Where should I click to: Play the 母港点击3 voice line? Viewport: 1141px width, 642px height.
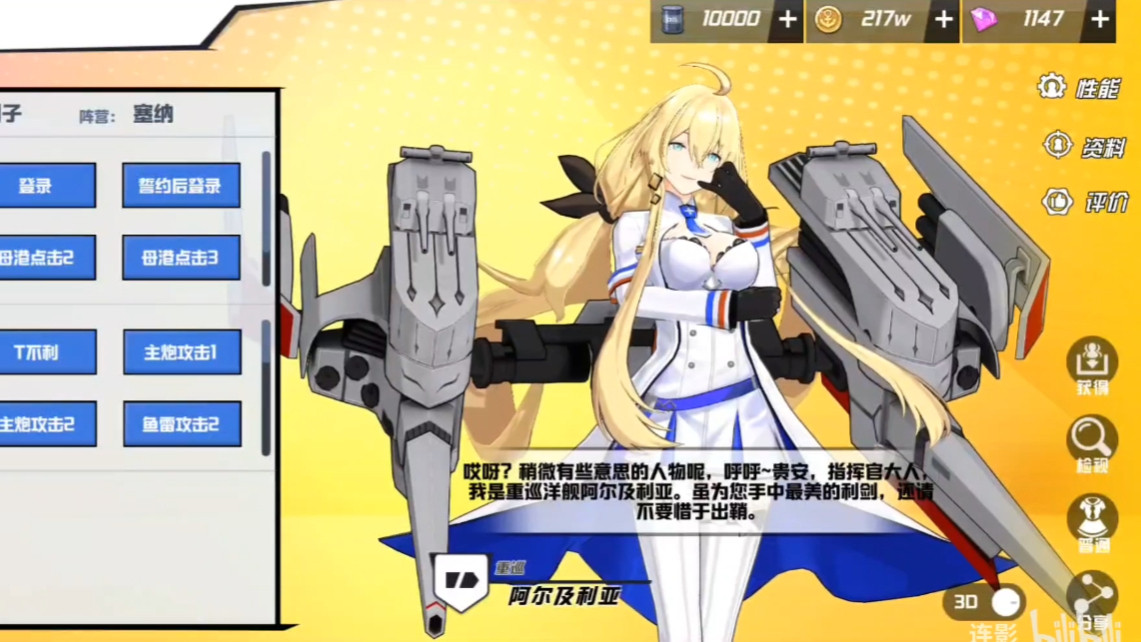pos(181,258)
